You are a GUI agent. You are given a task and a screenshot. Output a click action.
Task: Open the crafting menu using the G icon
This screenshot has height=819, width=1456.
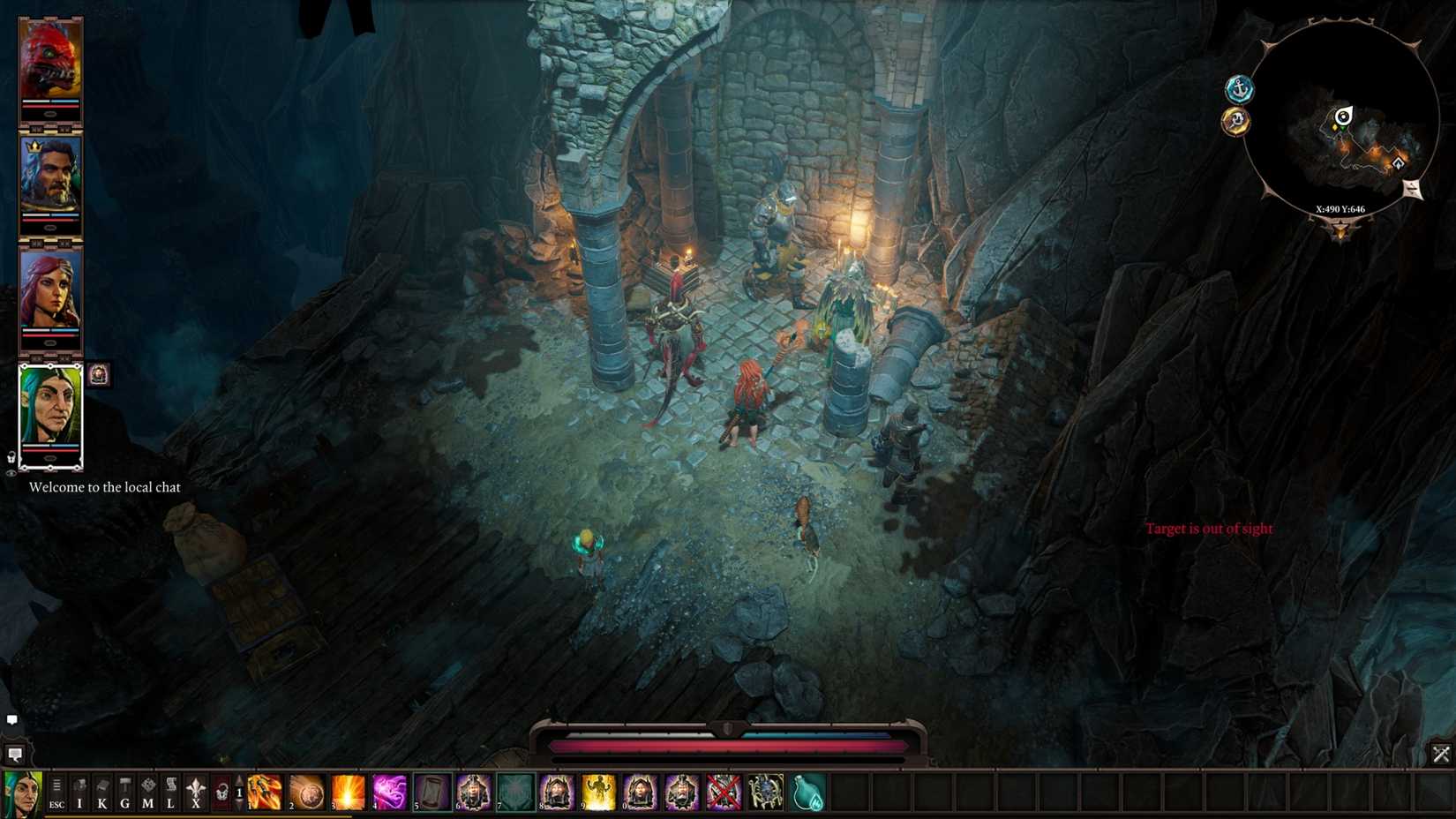[x=124, y=793]
